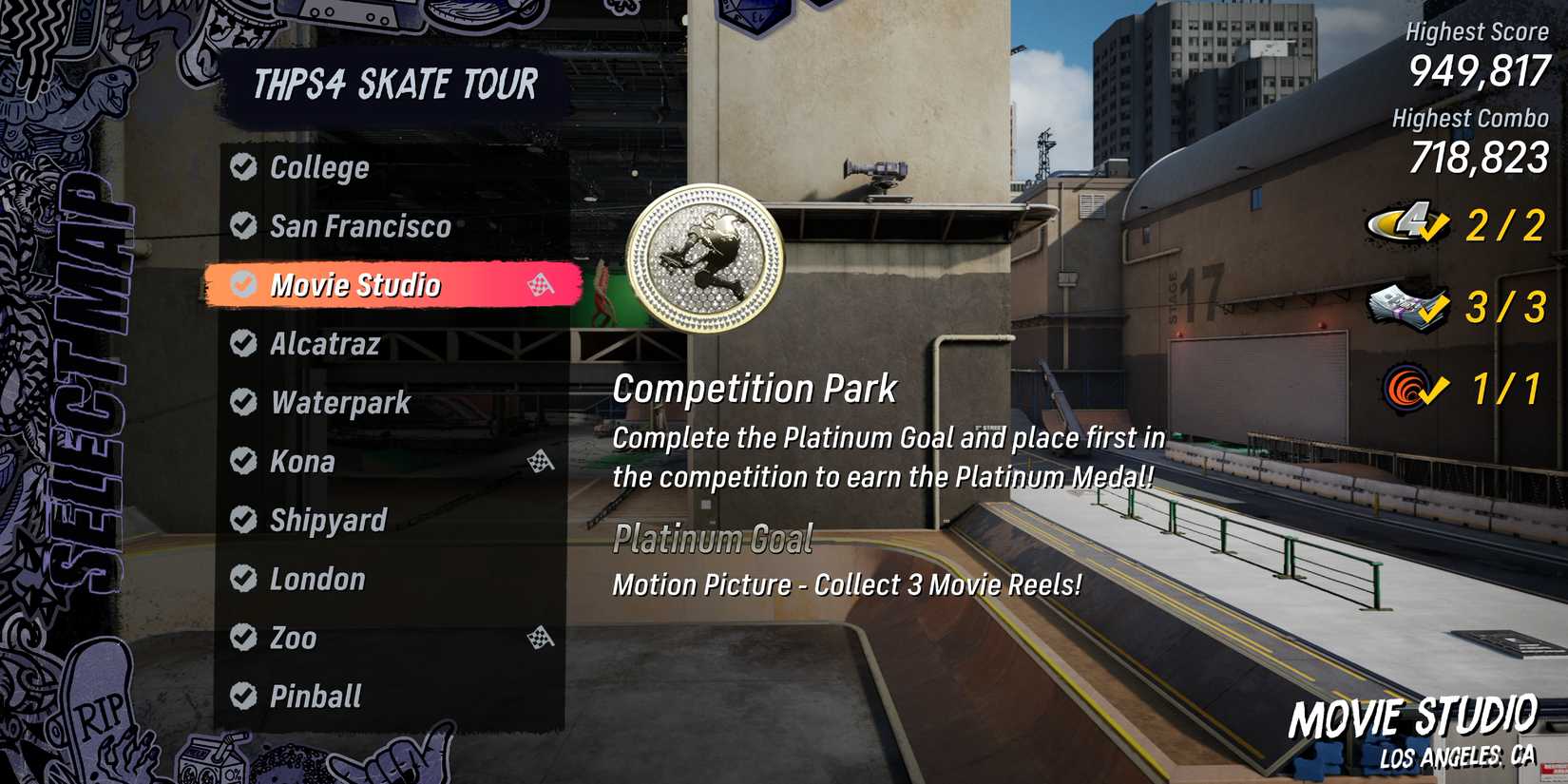
Task: Expand the THPS4 Skate Tour header
Action: pyautogui.click(x=393, y=84)
